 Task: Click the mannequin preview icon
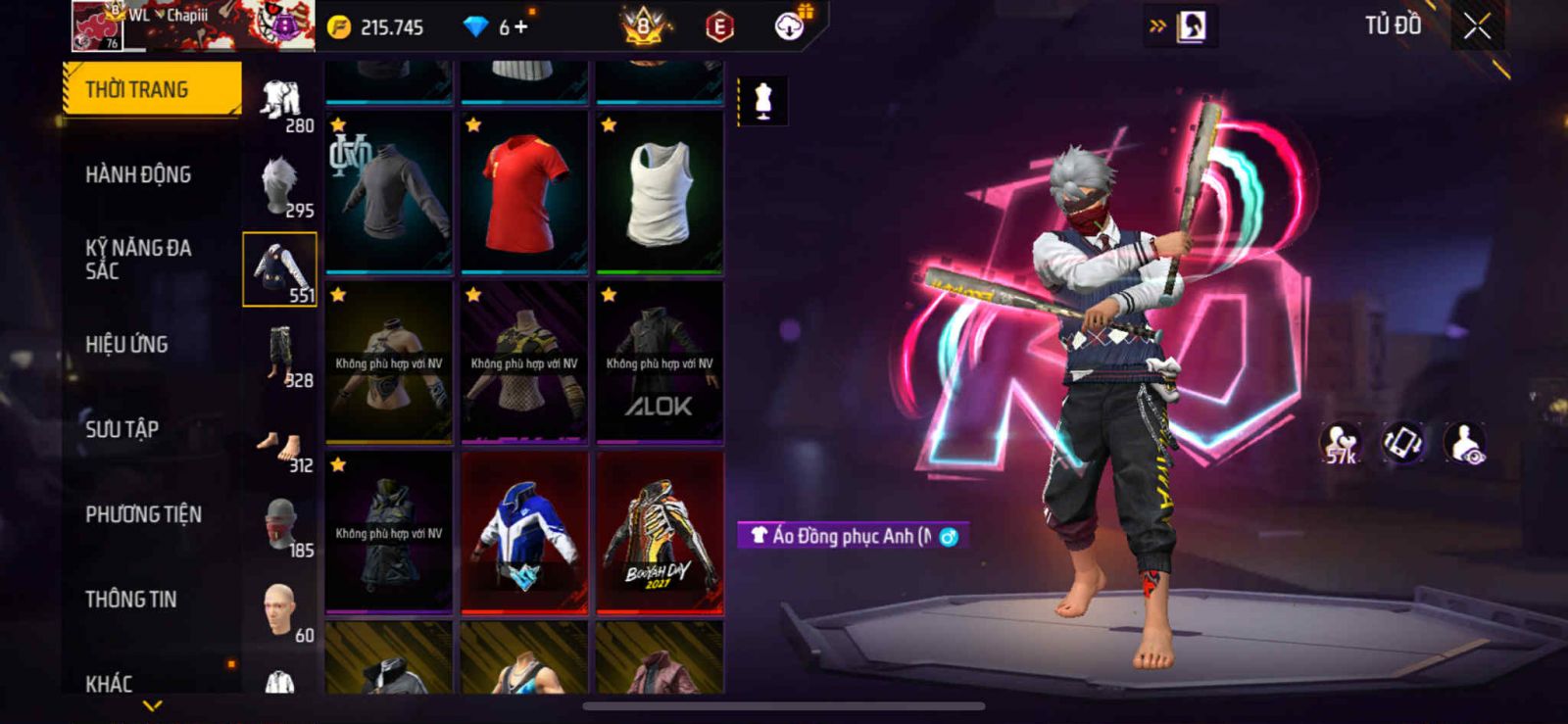click(x=762, y=100)
